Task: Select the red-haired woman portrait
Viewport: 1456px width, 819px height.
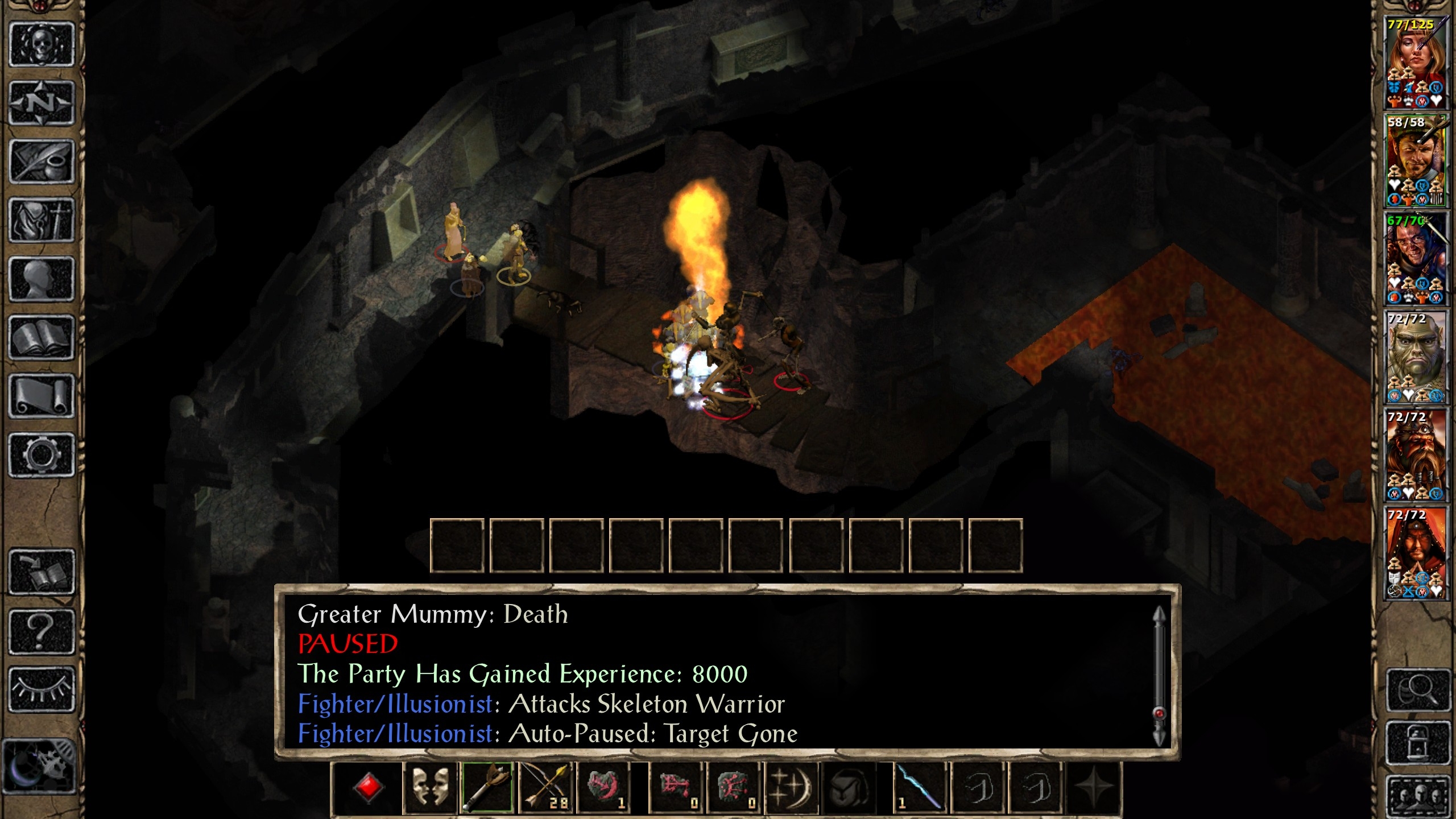Action: click(x=1416, y=61)
